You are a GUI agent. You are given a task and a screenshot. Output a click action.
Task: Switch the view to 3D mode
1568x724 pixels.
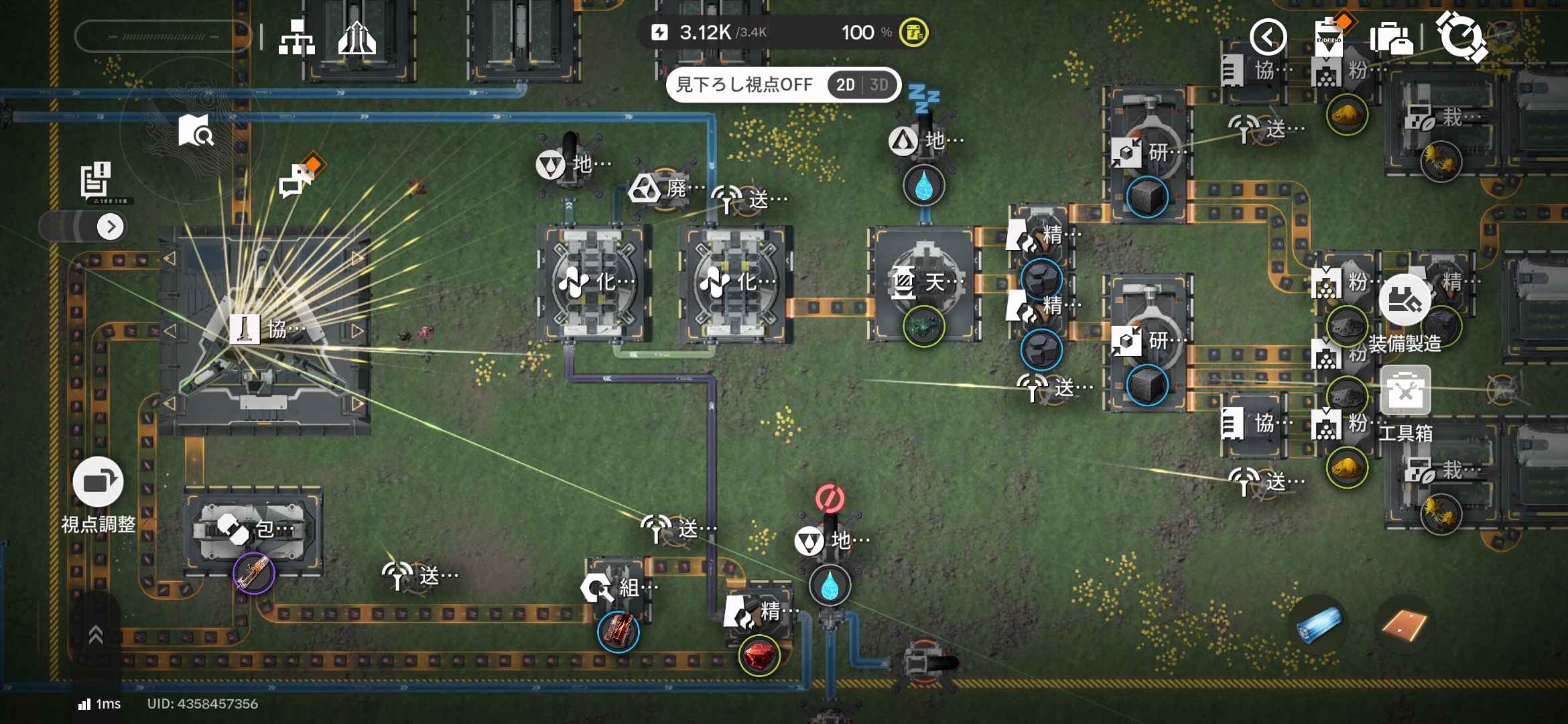[879, 85]
